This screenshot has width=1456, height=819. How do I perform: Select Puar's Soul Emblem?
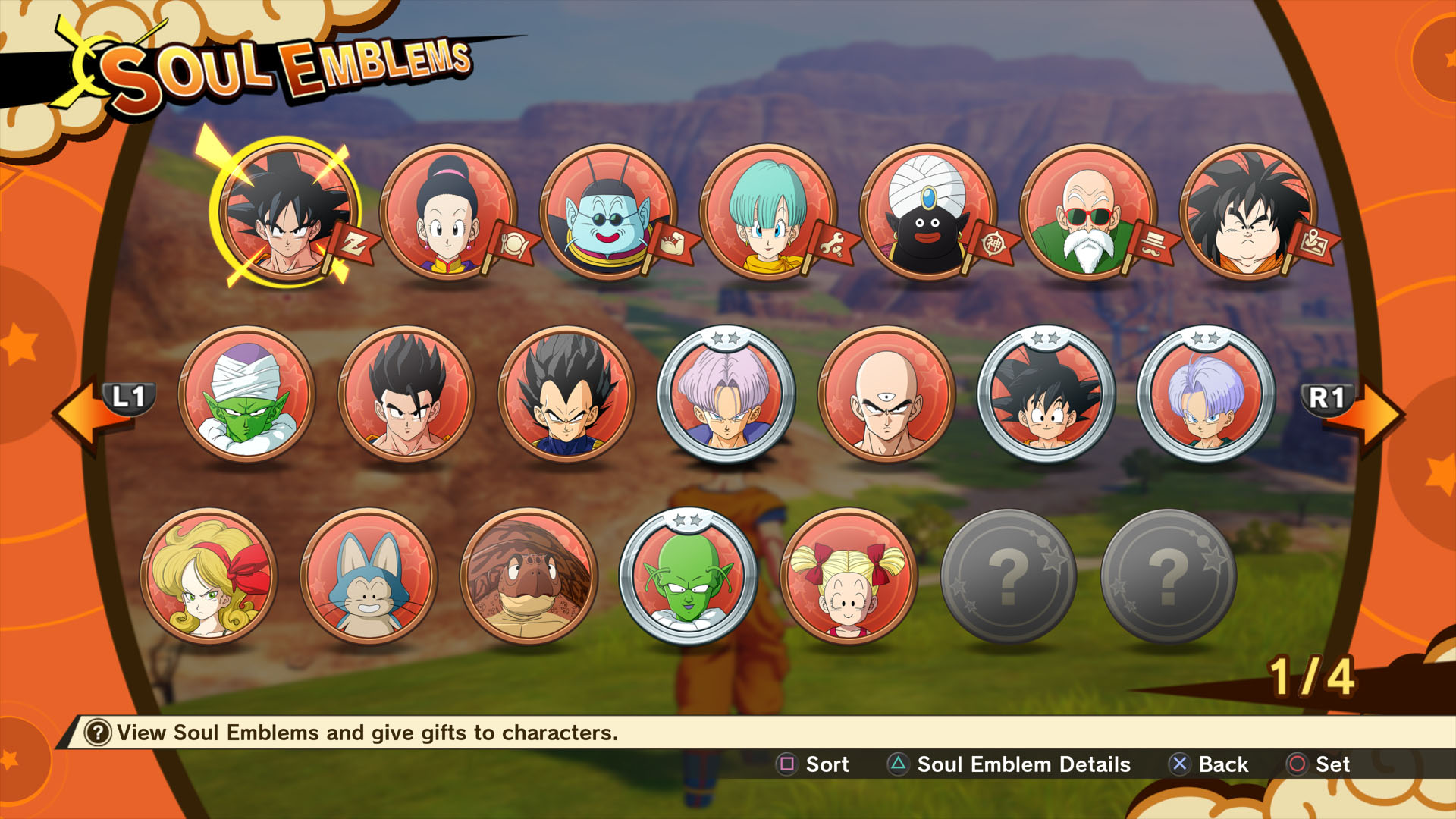(375, 576)
